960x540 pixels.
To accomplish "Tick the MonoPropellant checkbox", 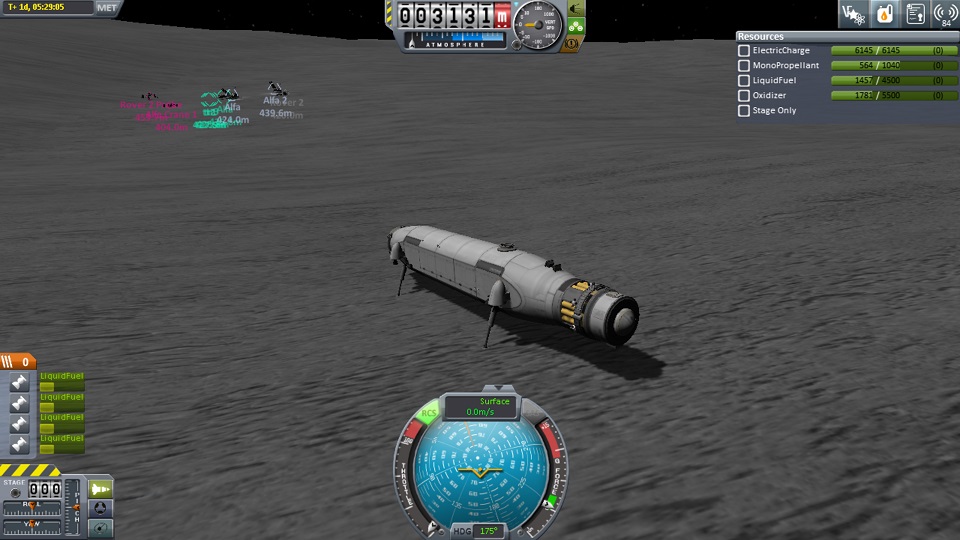I will (744, 66).
